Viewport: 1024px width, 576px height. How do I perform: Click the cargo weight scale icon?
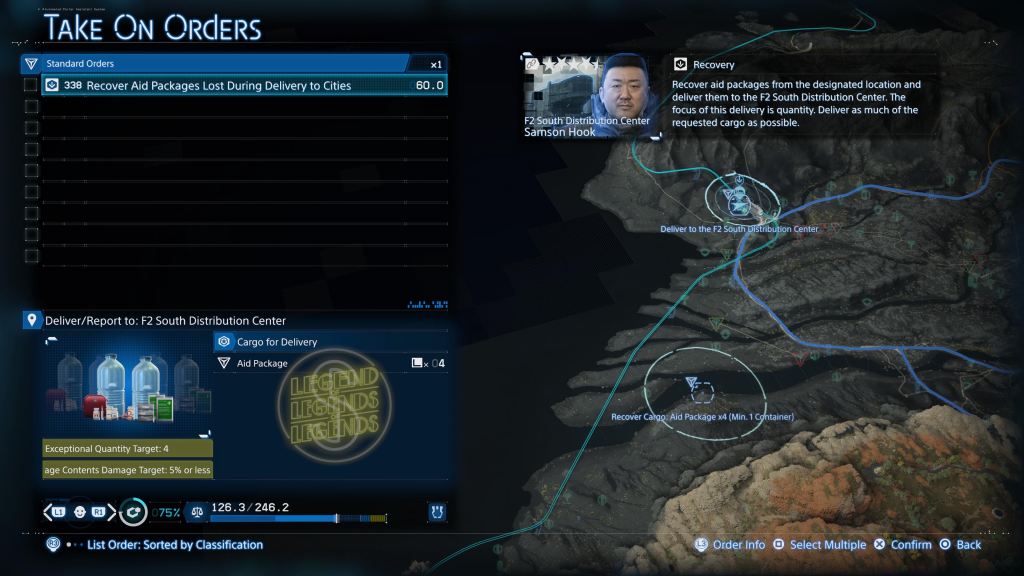point(198,512)
